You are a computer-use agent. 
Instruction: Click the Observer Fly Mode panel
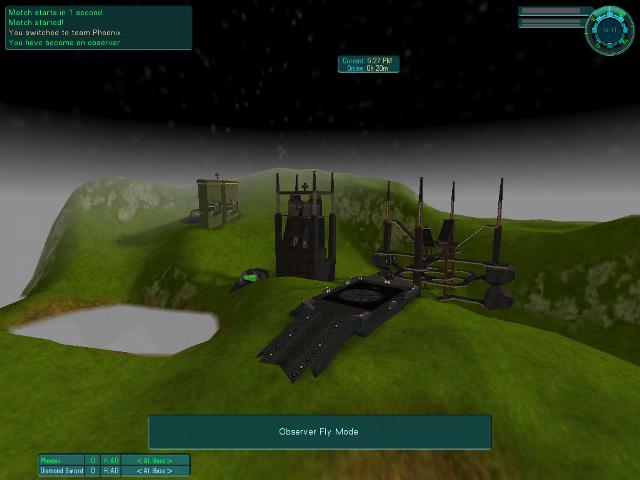[x=319, y=432]
